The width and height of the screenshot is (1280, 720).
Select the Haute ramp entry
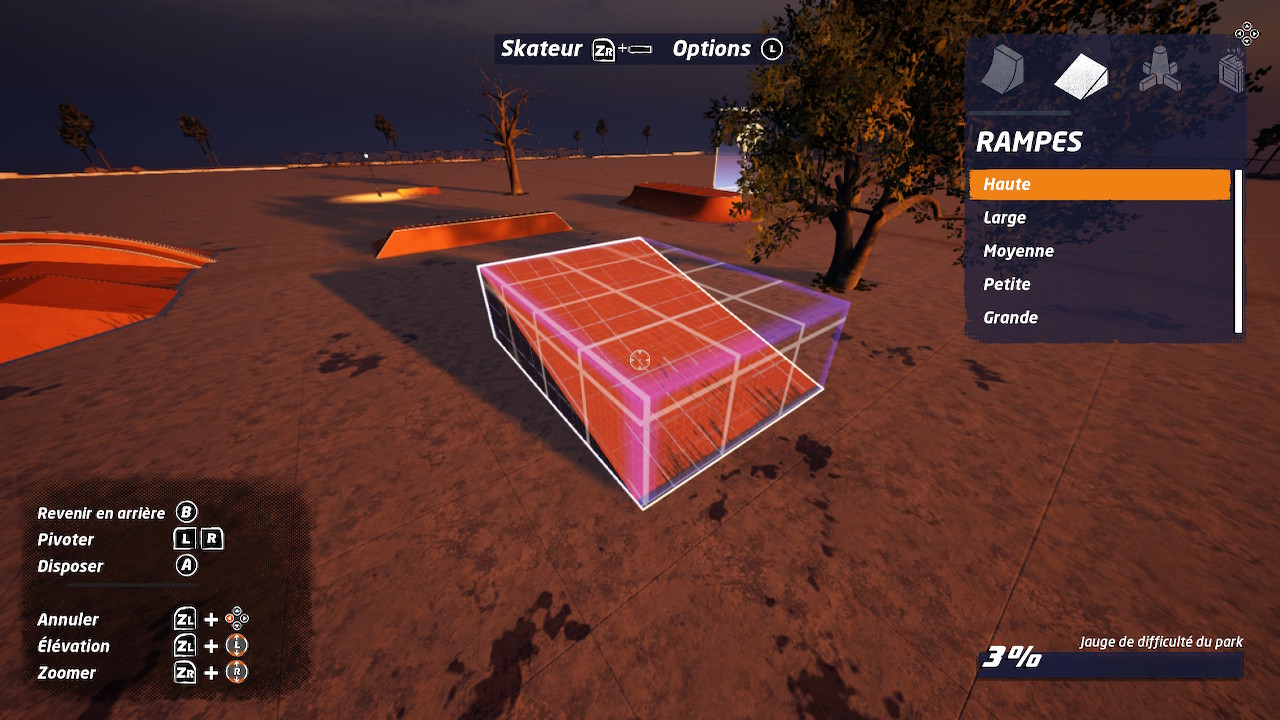click(x=1098, y=184)
